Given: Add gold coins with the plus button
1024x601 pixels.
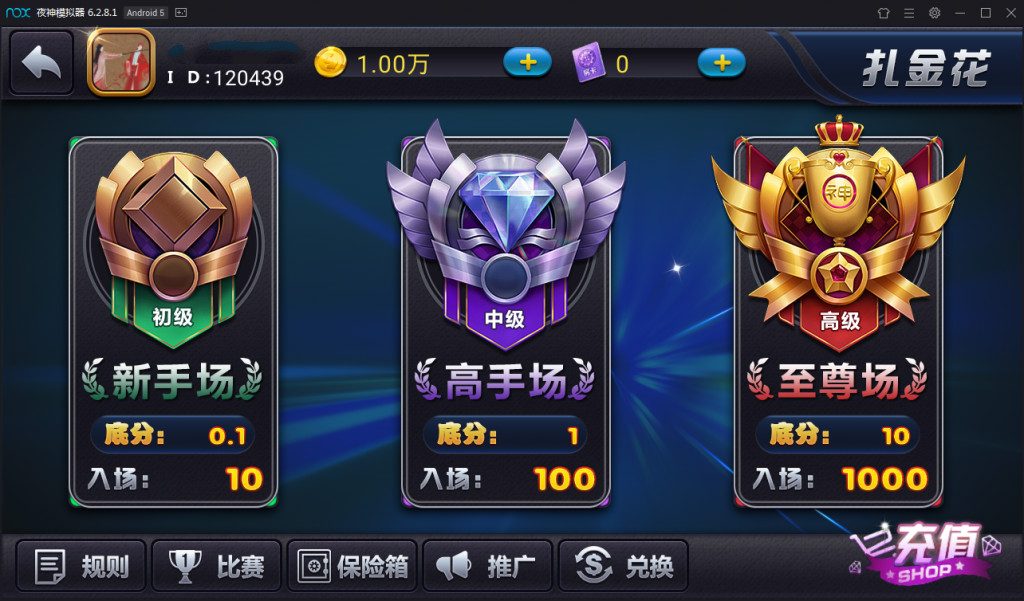Looking at the screenshot, I should pyautogui.click(x=527, y=63).
